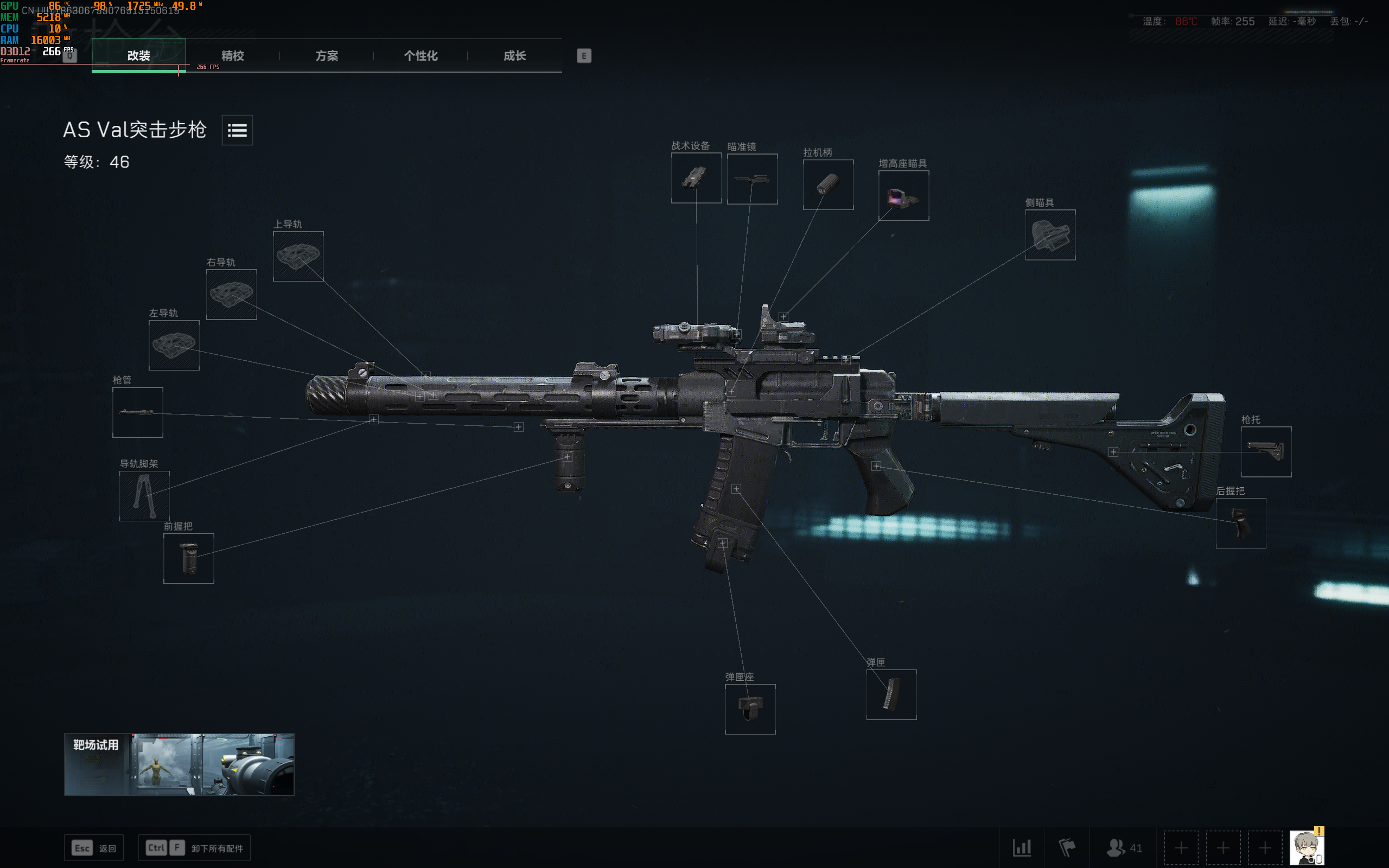Switch to the 精校 tab
This screenshot has height=868, width=1389.
tap(232, 56)
